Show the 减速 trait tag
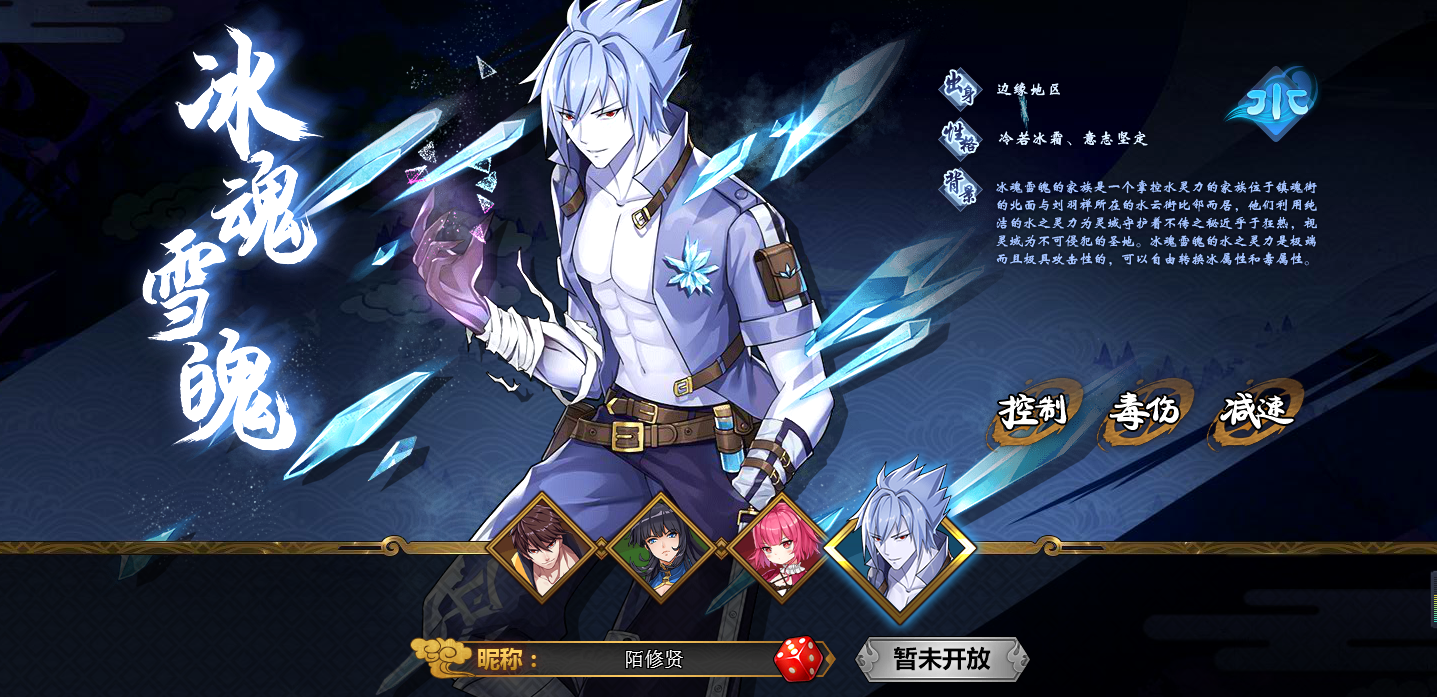Viewport: 1437px width, 697px height. (x=1256, y=411)
